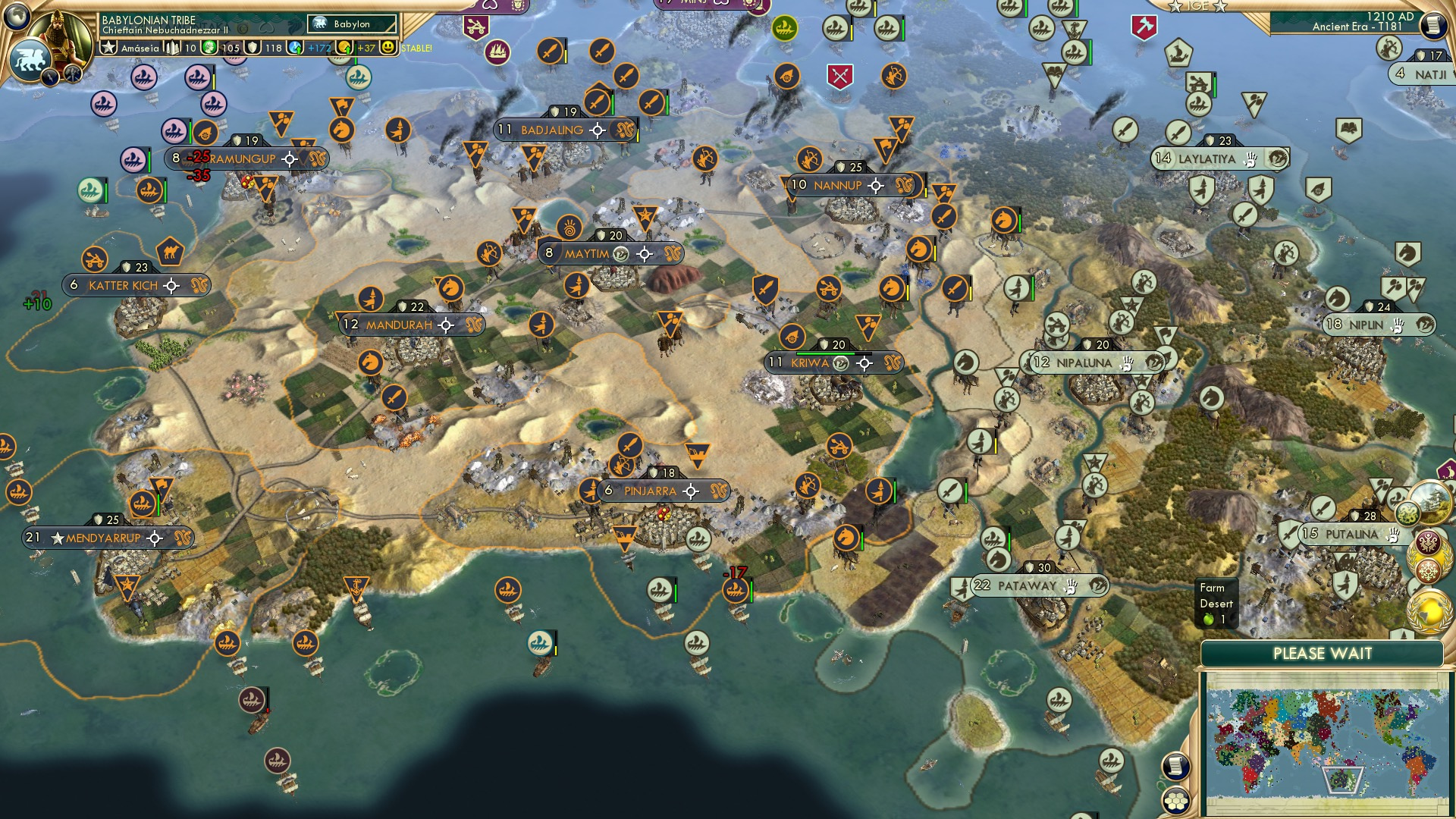Select the Amáseia capital city name
Viewport: 1456px width, 819px height.
[140, 48]
